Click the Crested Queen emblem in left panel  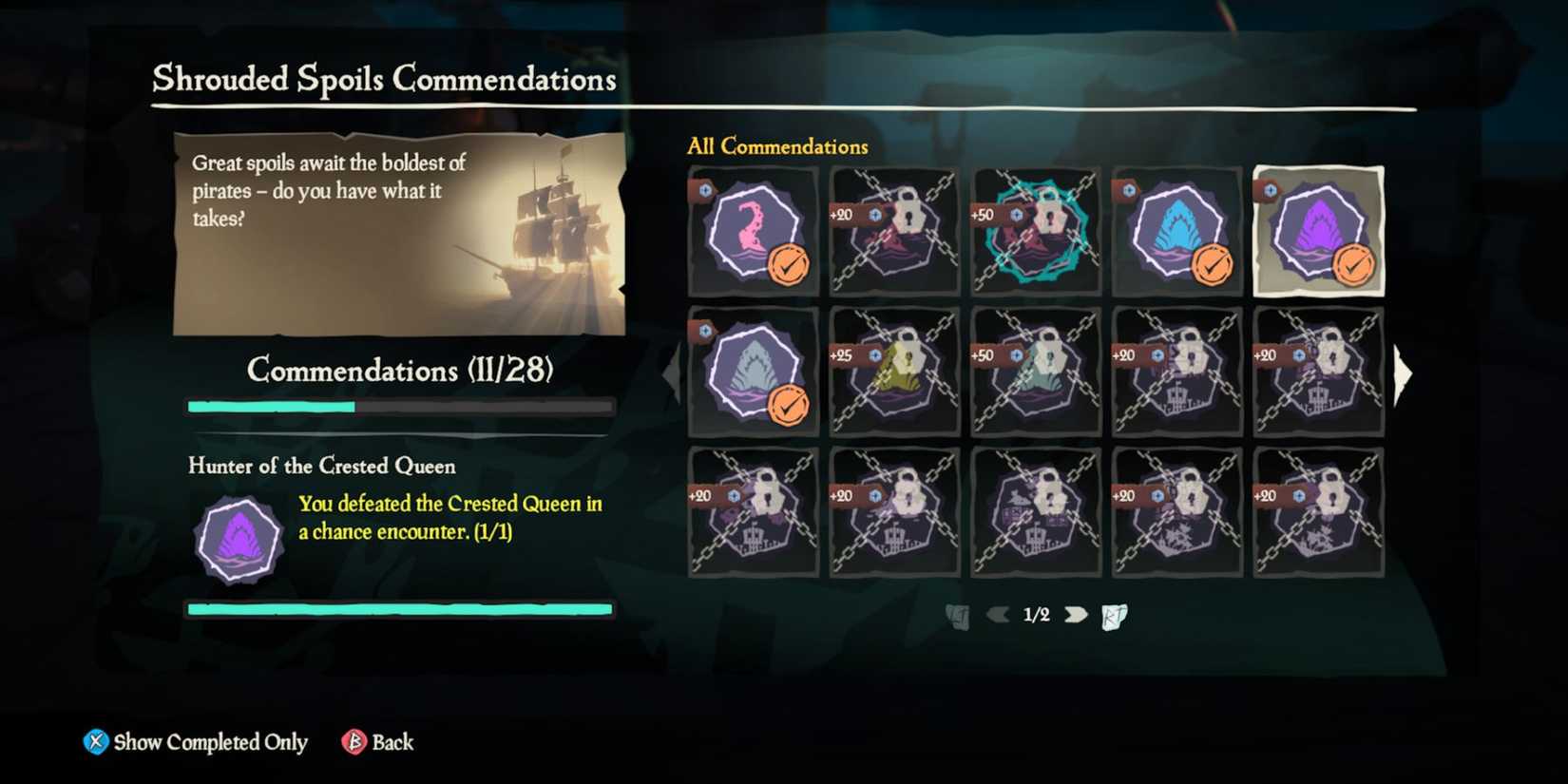click(237, 542)
